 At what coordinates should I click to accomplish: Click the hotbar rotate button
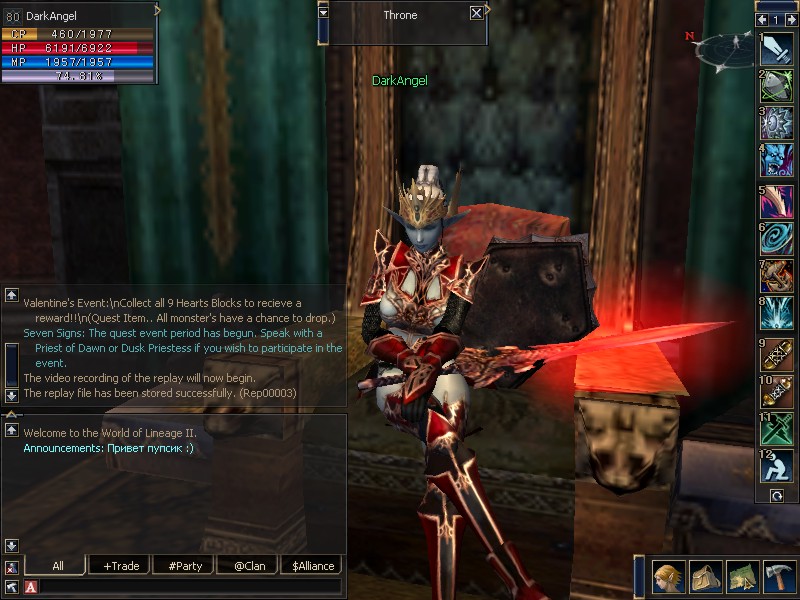pos(776,495)
